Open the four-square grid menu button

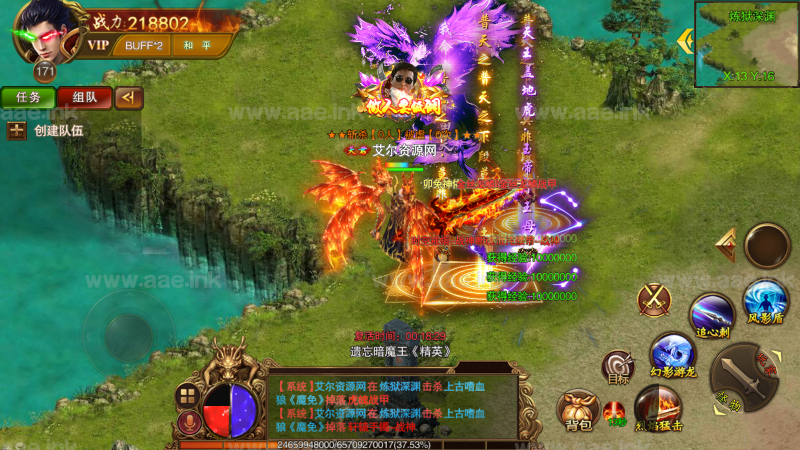[x=185, y=395]
